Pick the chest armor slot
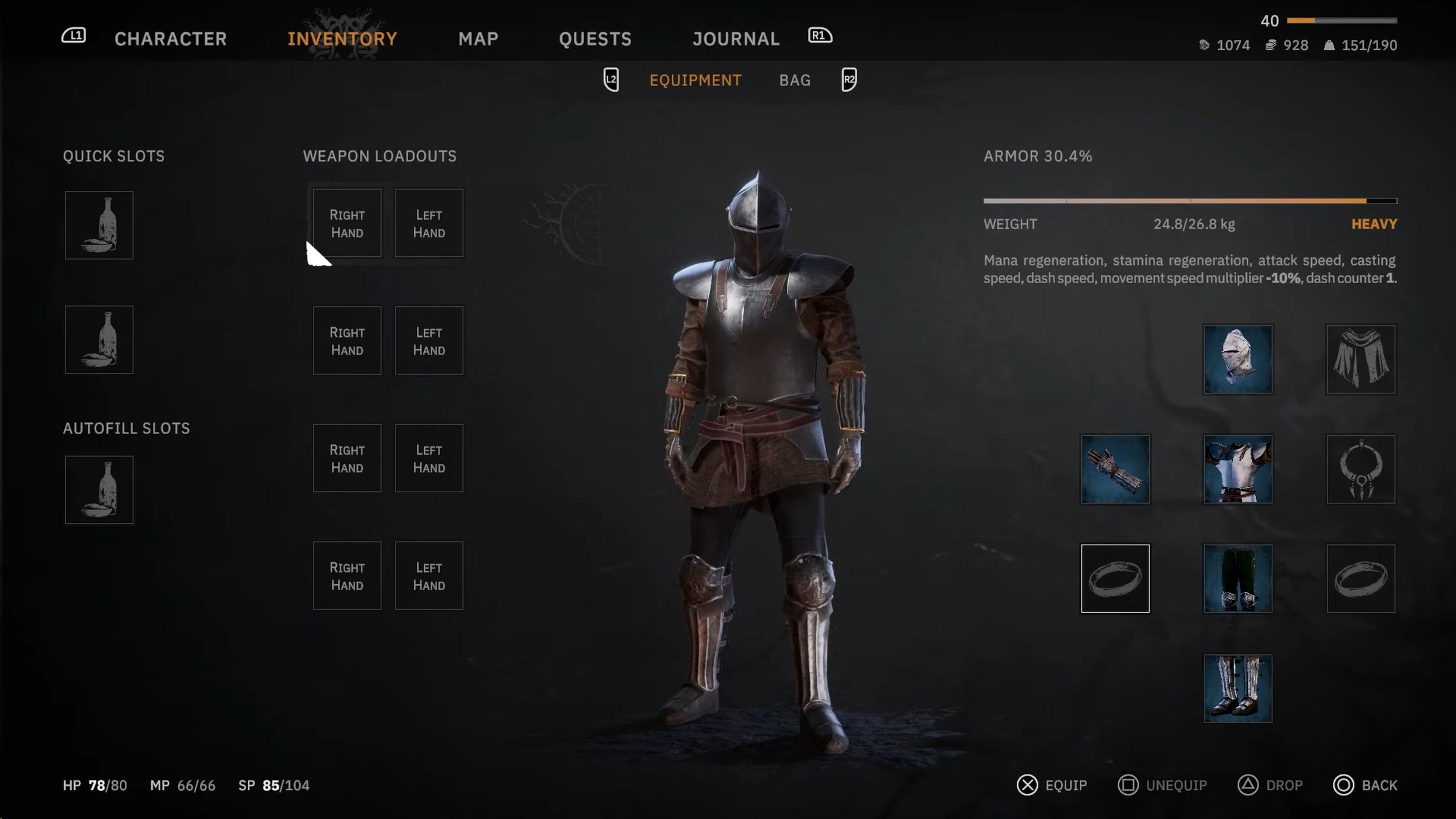The width and height of the screenshot is (1456, 819). pos(1238,469)
